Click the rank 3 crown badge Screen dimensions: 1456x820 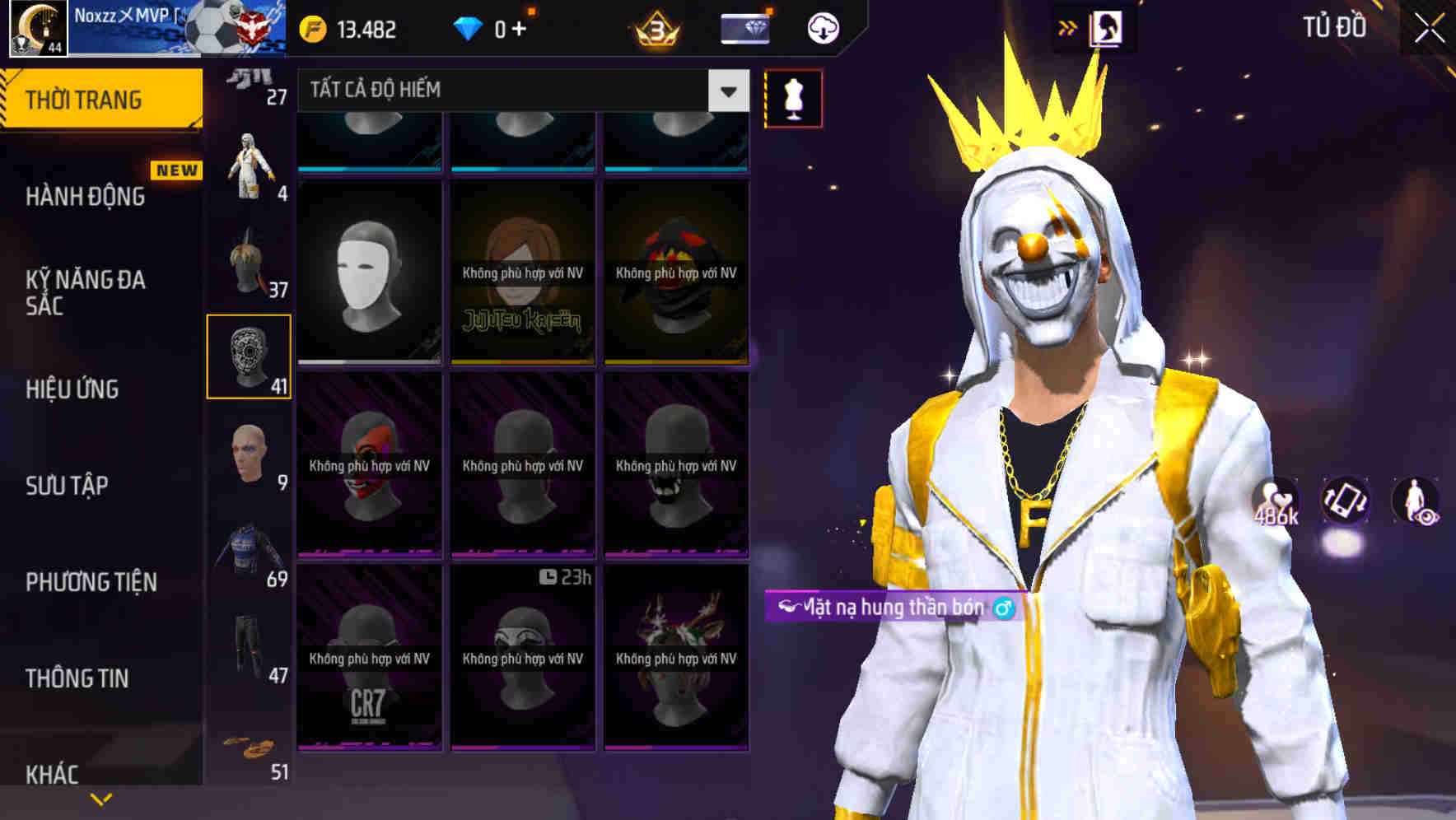[x=655, y=27]
